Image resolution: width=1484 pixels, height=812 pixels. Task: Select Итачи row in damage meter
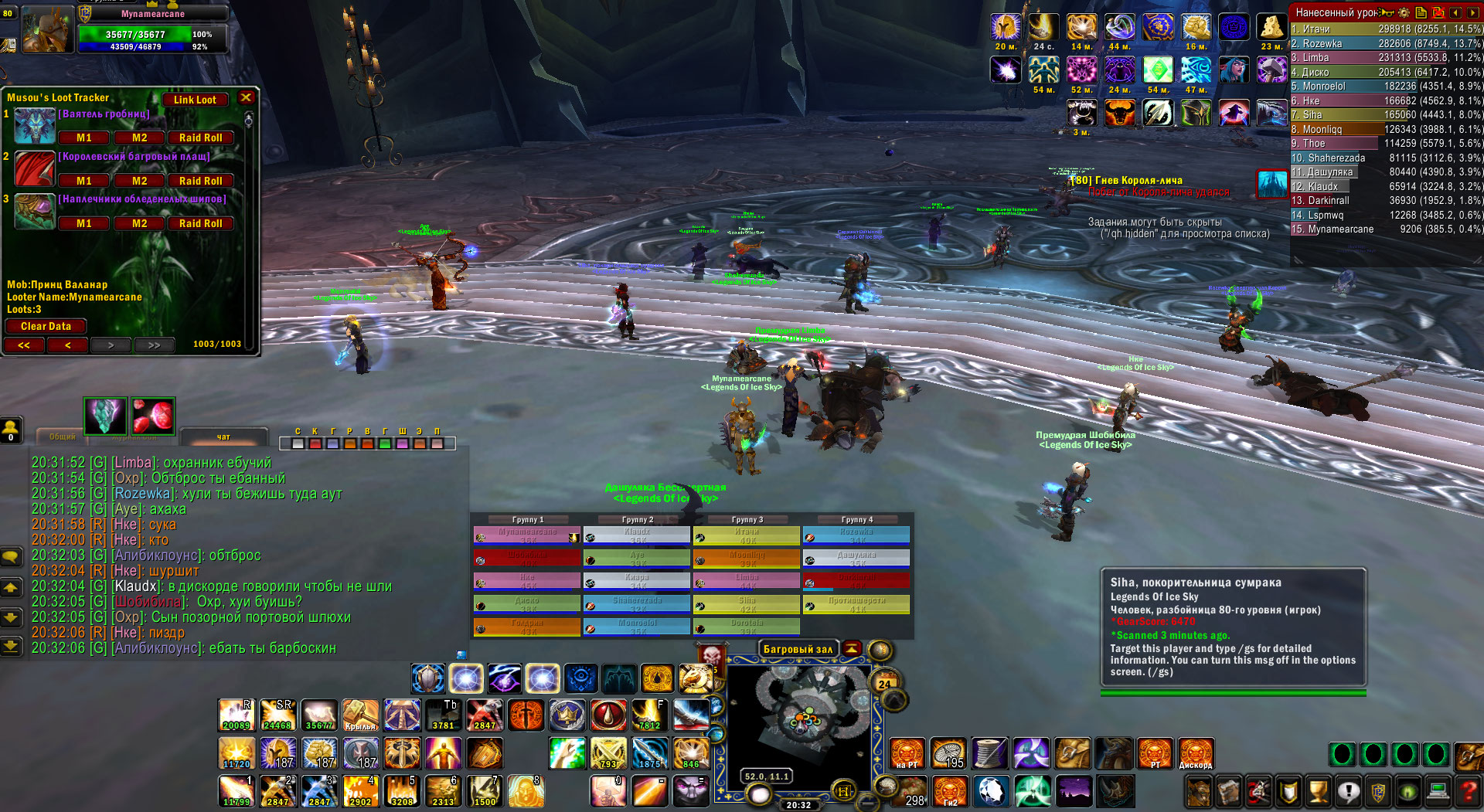[x=1385, y=29]
